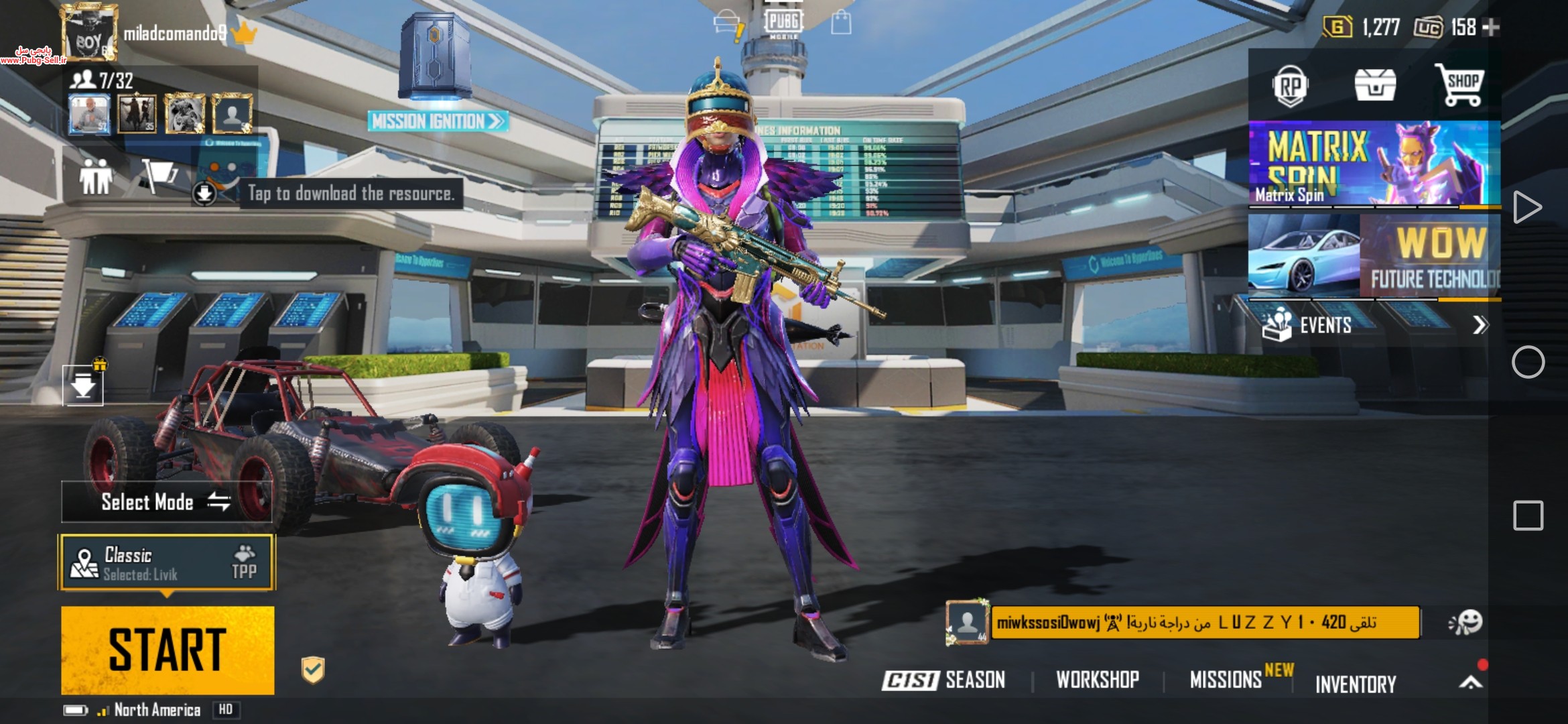
Task: Choose the Classic Livik mode panel
Action: pos(168,562)
